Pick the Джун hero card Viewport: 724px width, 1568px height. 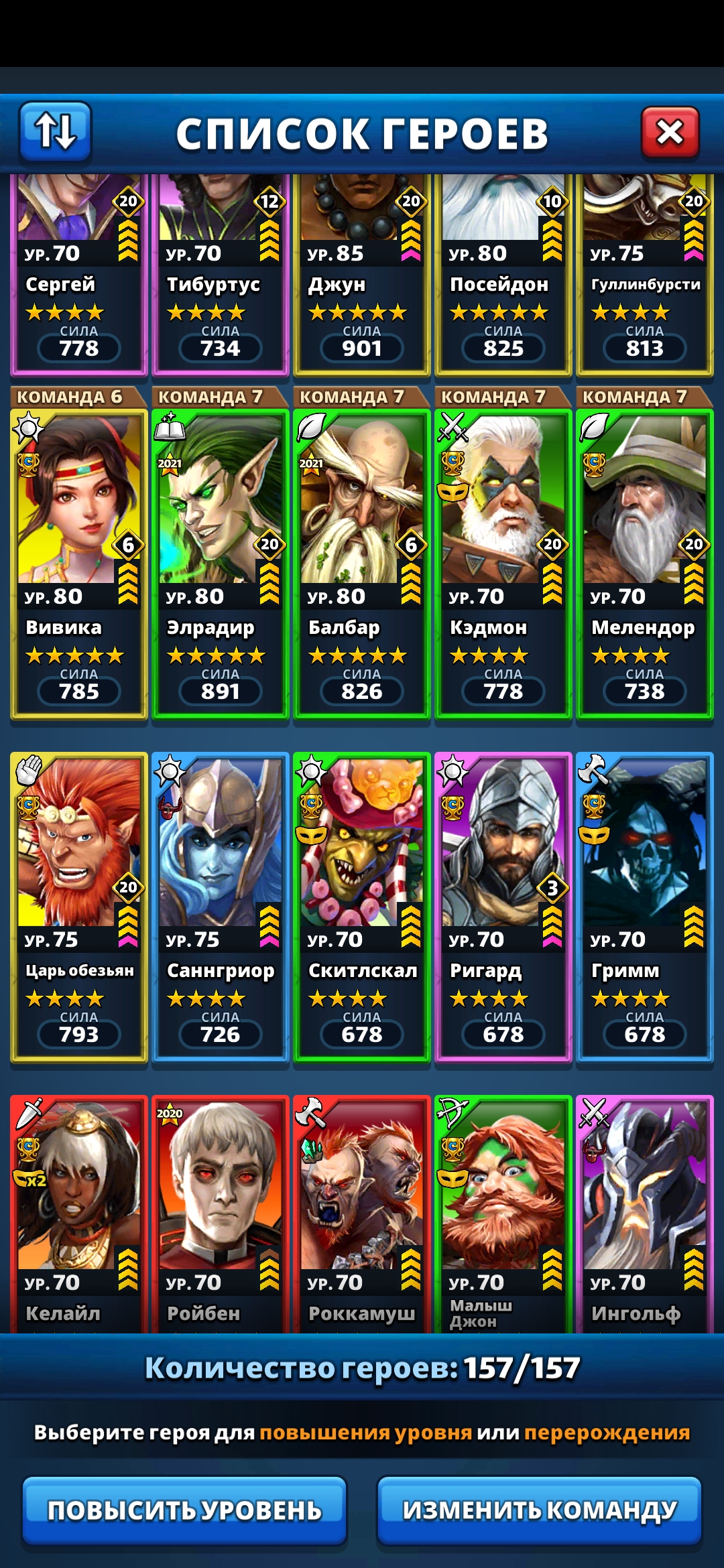tap(362, 275)
